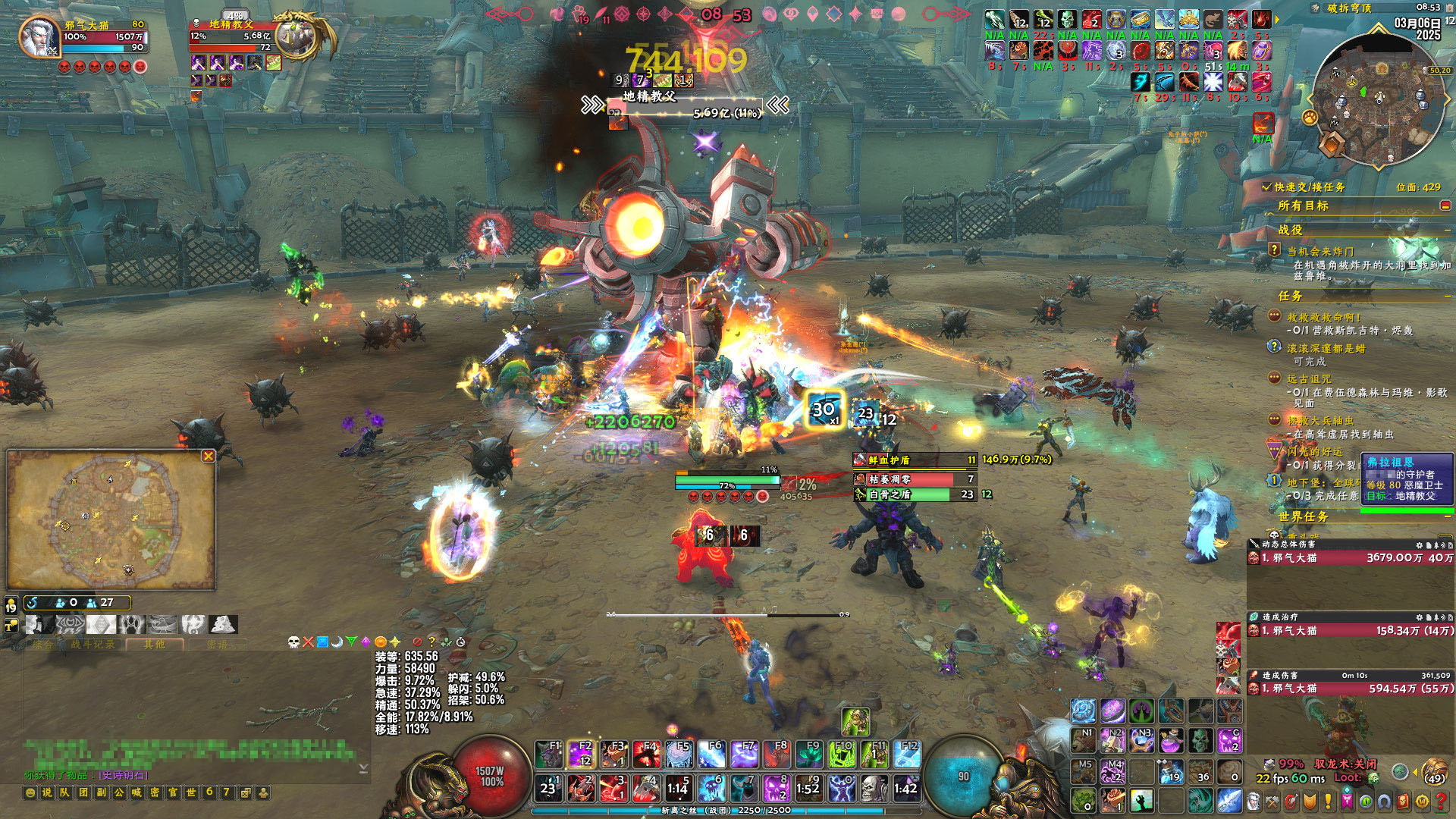Roll the dice button on chat bar
Screen dimensions: 1456x819
pos(246,792)
